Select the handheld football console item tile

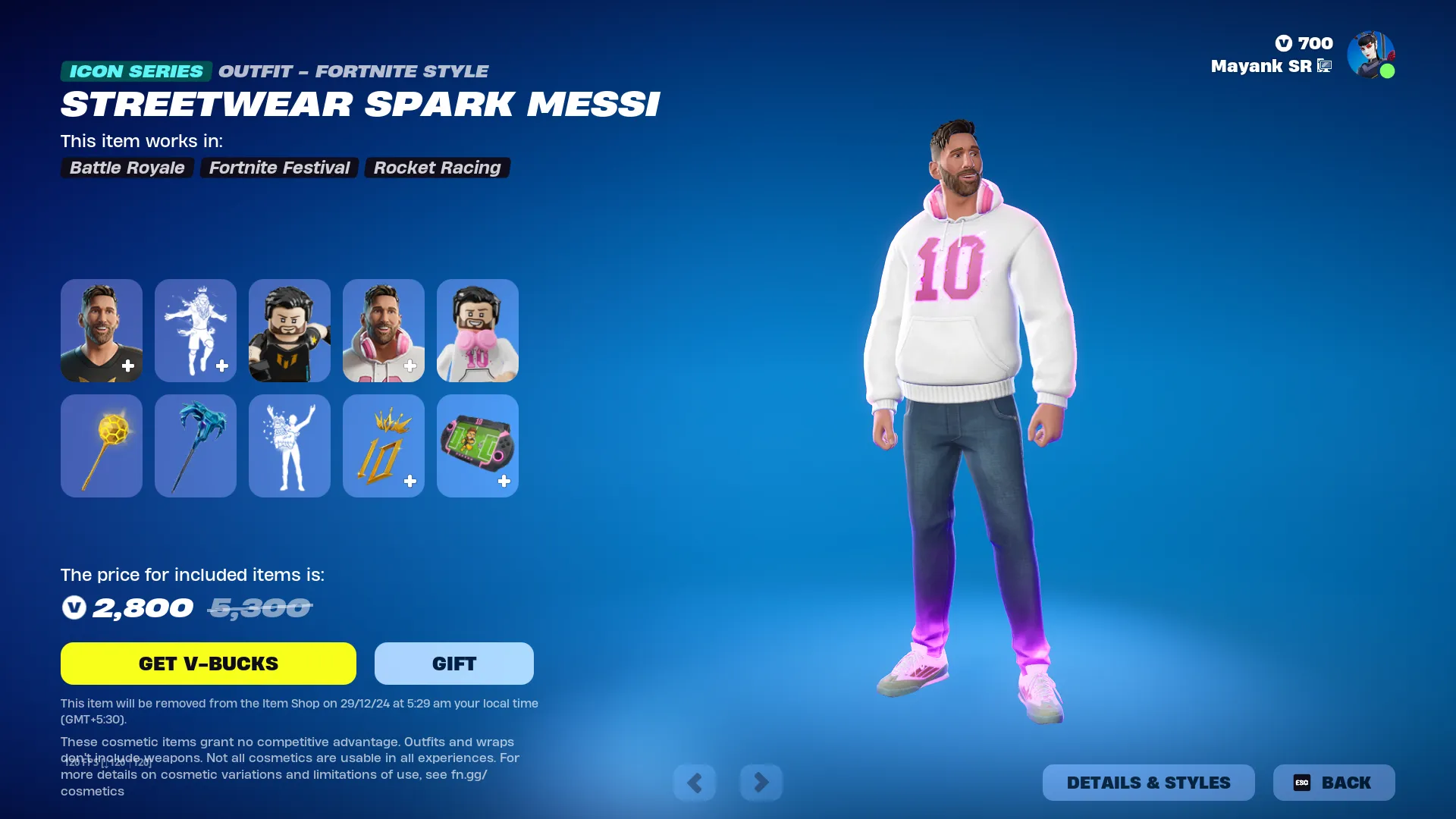pyautogui.click(x=477, y=446)
